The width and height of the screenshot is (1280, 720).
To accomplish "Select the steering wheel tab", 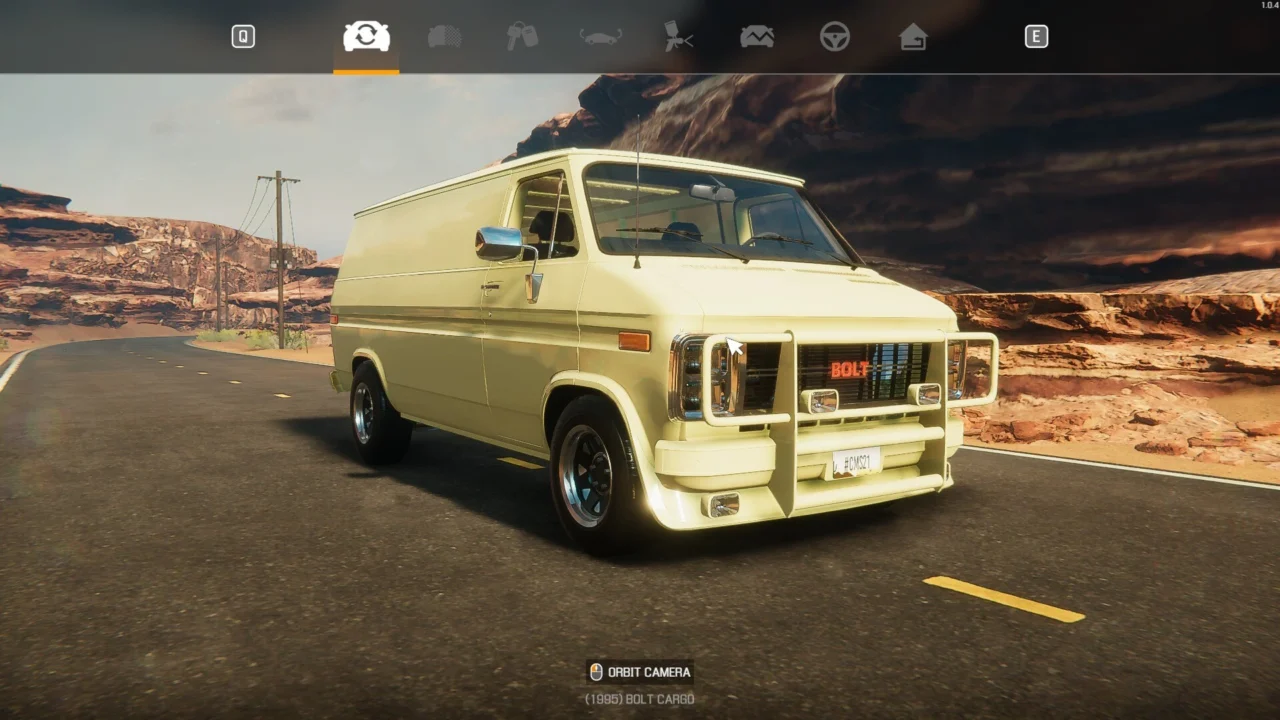I will coord(834,37).
